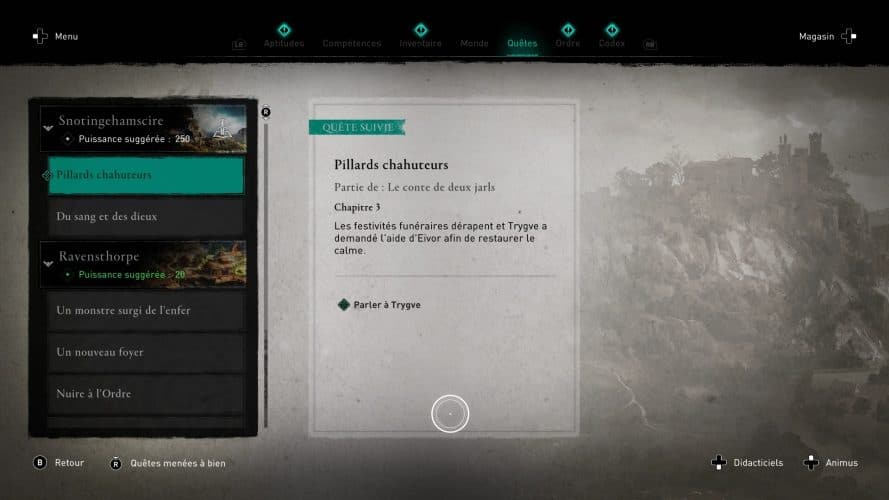Open the Un nouveau foyer quest
Image resolution: width=889 pixels, height=500 pixels.
click(145, 352)
